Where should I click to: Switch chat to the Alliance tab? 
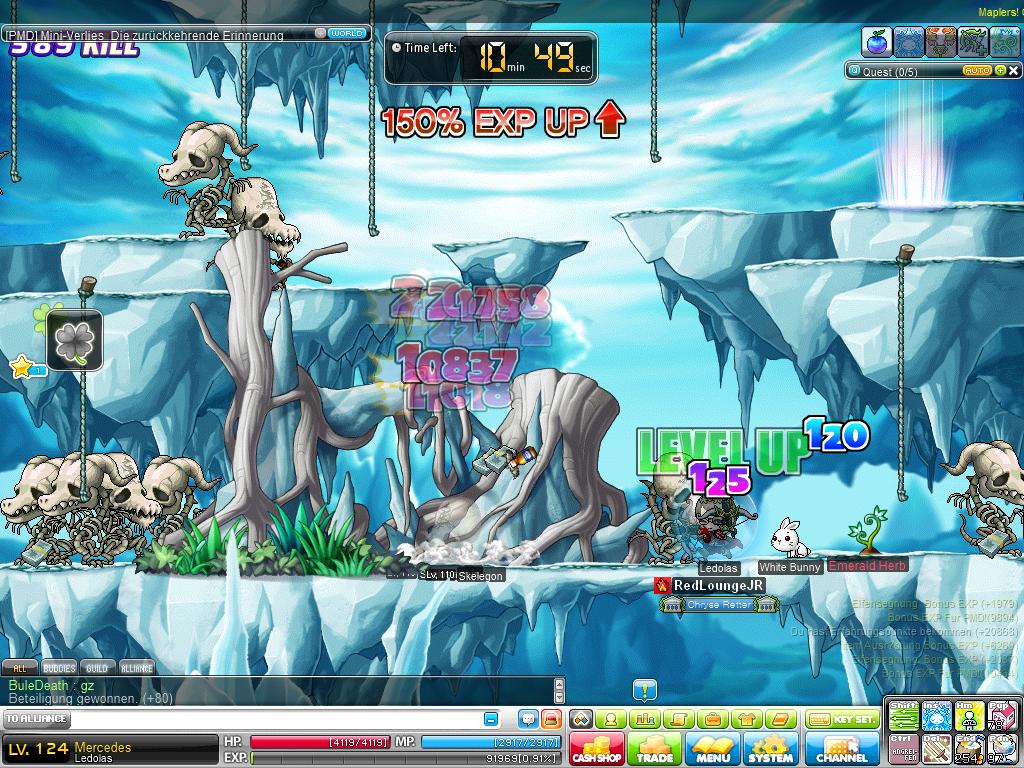tap(137, 668)
